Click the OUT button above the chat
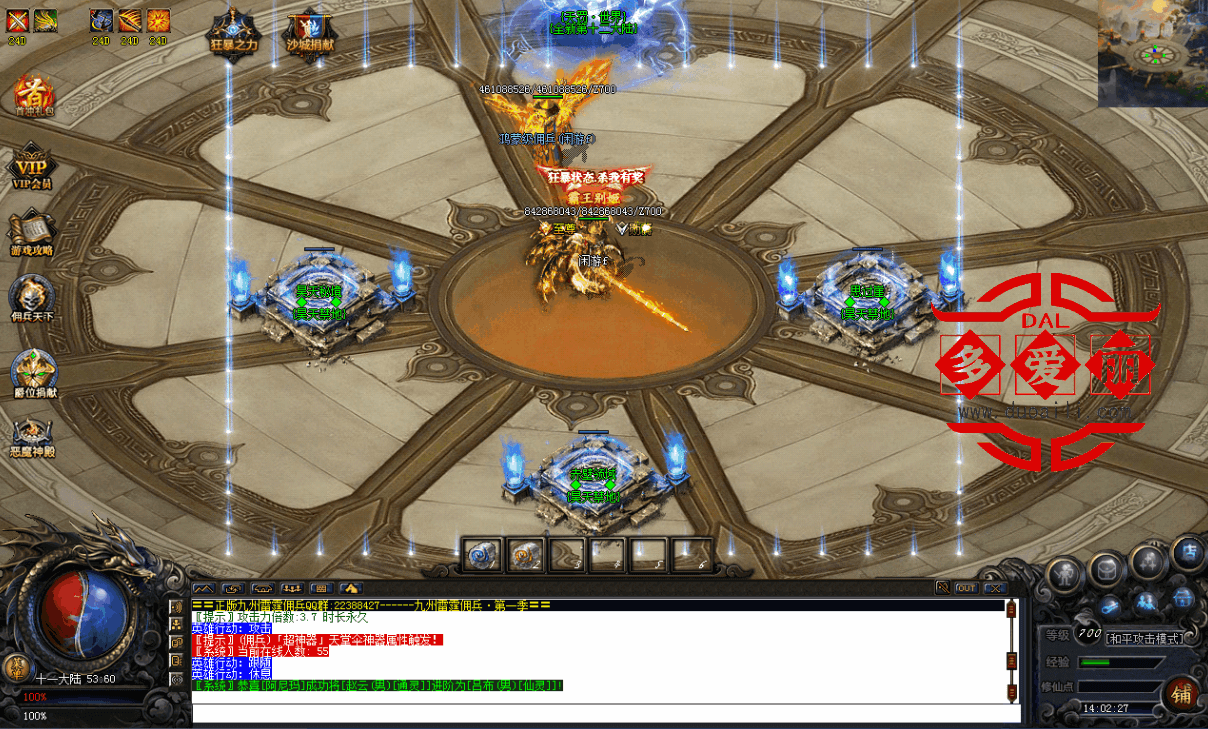 (x=966, y=588)
